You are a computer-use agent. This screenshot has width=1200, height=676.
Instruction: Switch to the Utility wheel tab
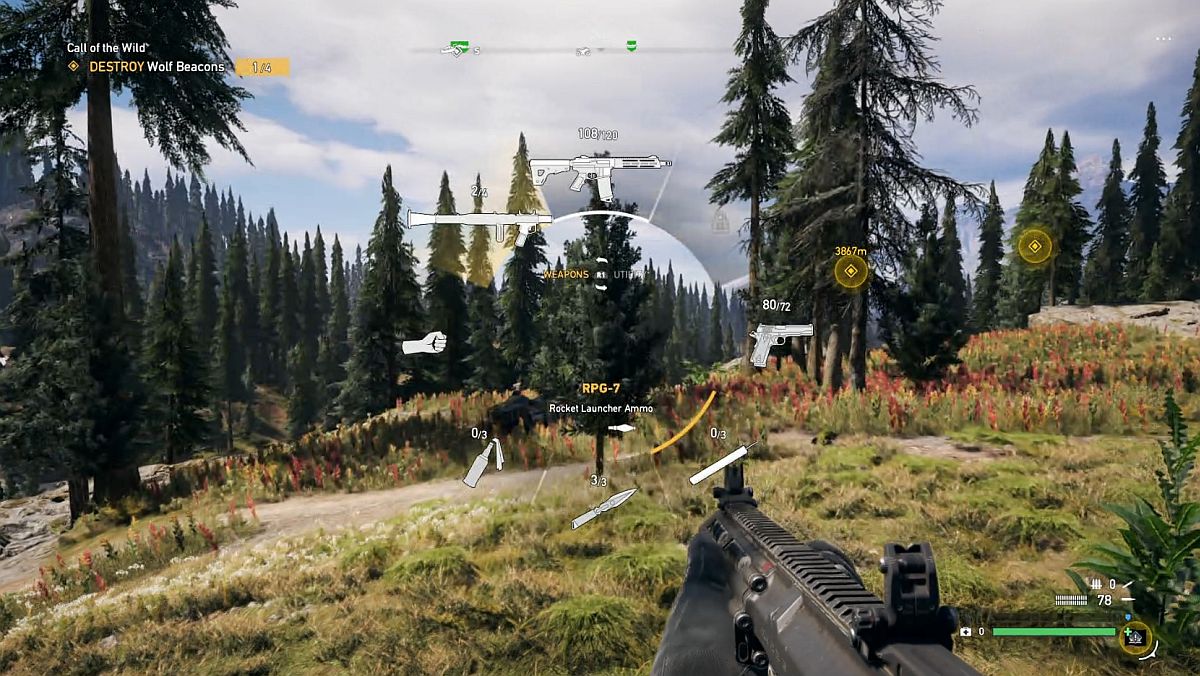(629, 274)
